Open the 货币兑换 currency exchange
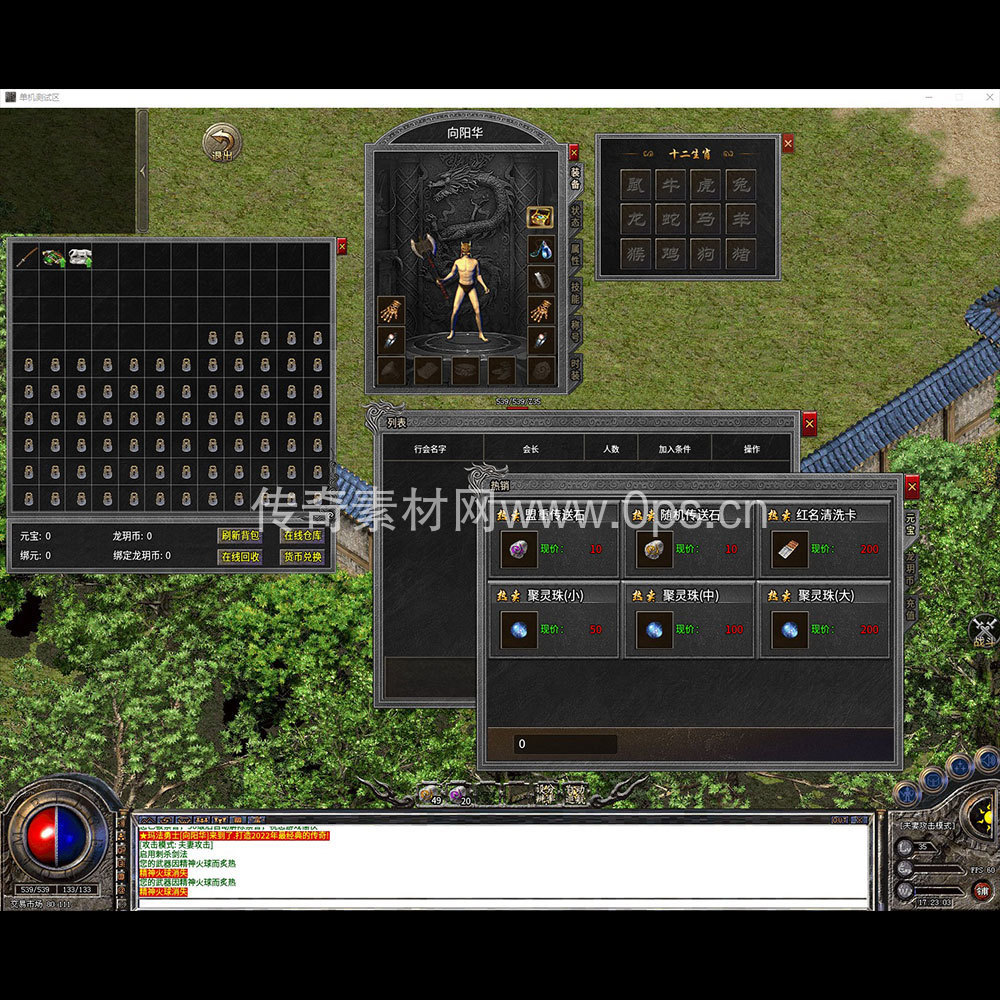Viewport: 1000px width, 1000px height. [x=301, y=556]
